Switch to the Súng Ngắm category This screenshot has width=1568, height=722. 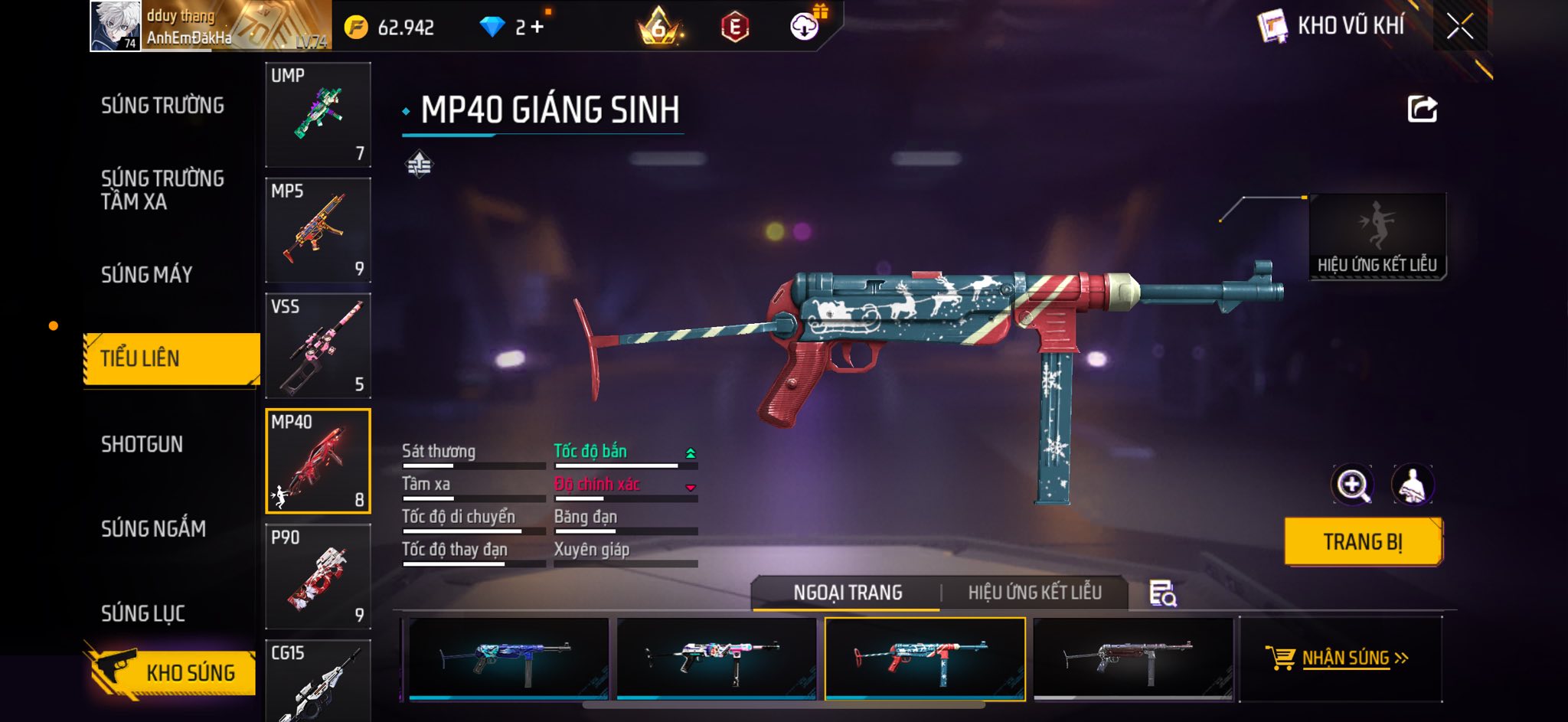tap(153, 528)
